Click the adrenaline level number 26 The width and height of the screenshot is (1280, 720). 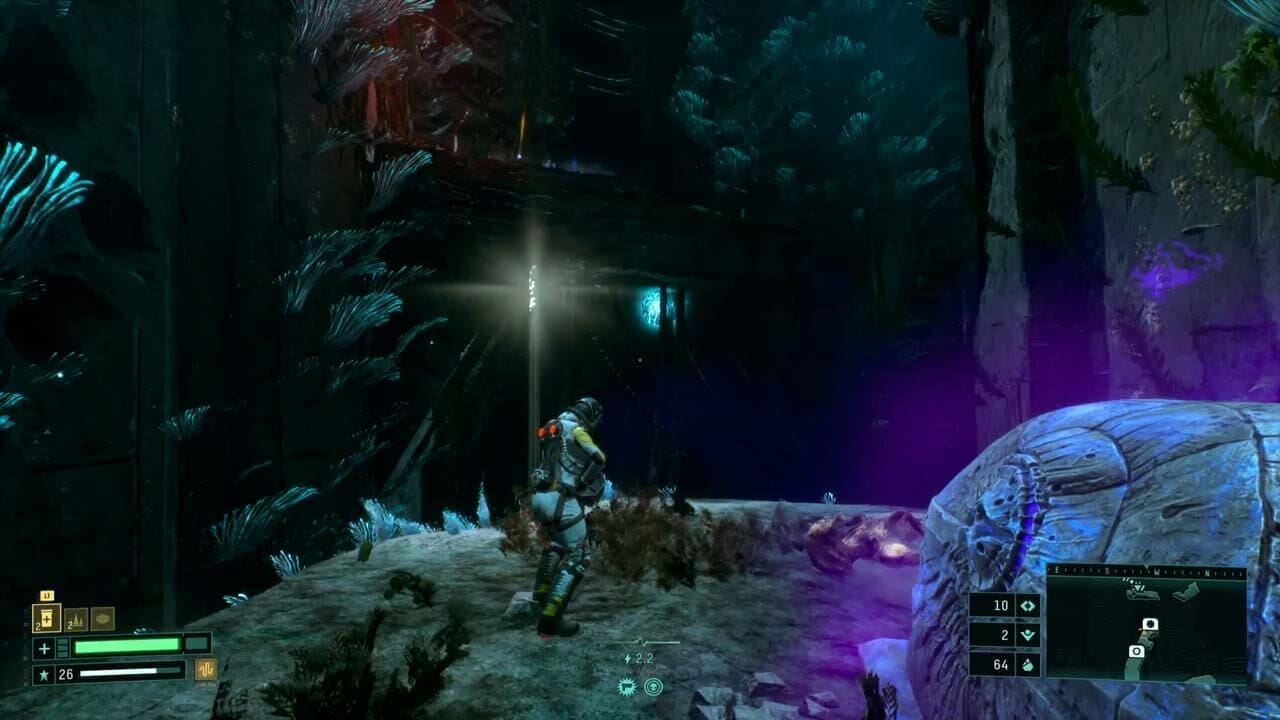[x=64, y=674]
